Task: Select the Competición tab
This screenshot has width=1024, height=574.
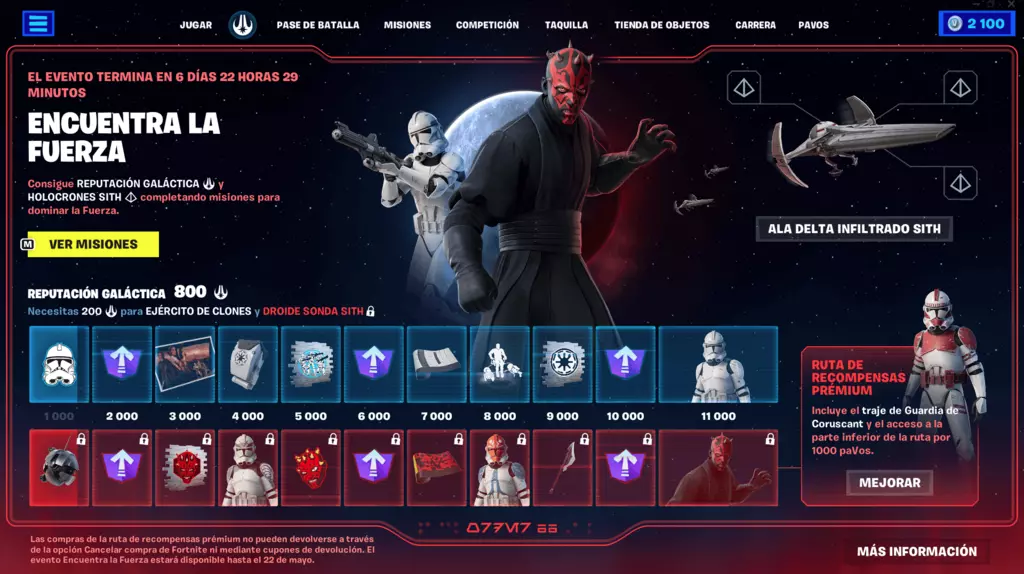Action: click(x=487, y=25)
